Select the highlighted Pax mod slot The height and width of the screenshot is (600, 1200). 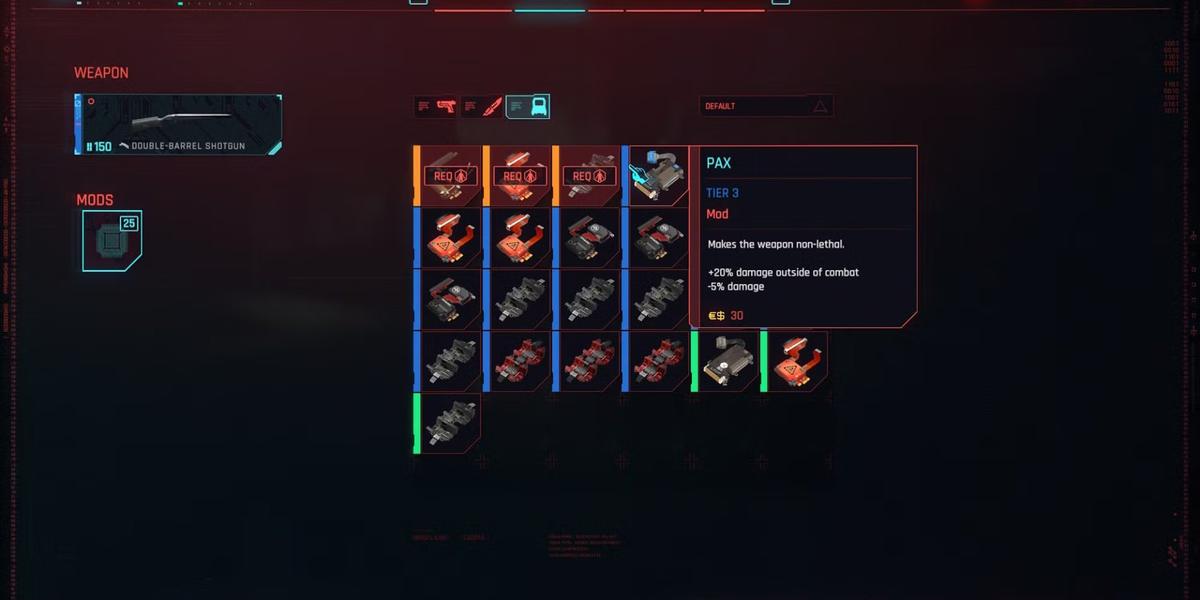[x=658, y=176]
